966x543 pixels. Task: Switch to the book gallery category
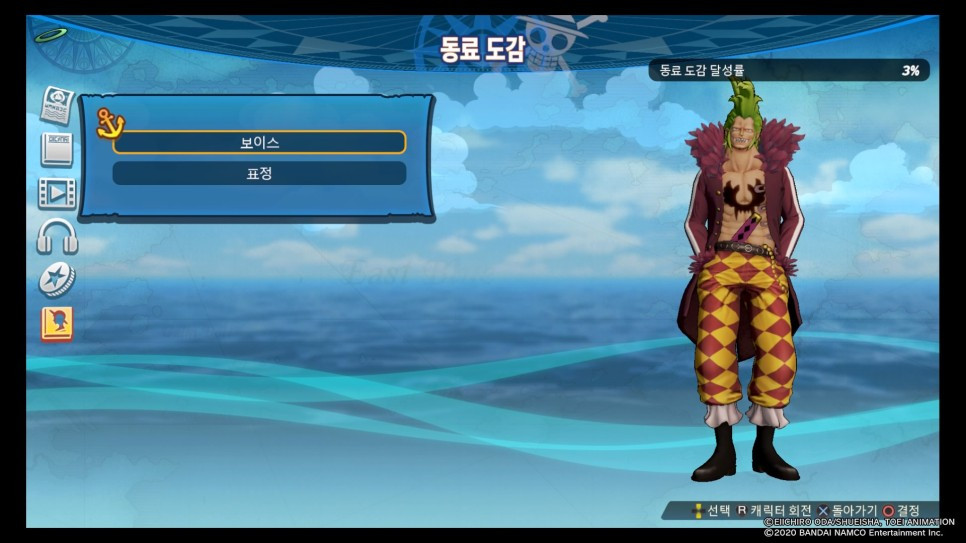pos(56,149)
